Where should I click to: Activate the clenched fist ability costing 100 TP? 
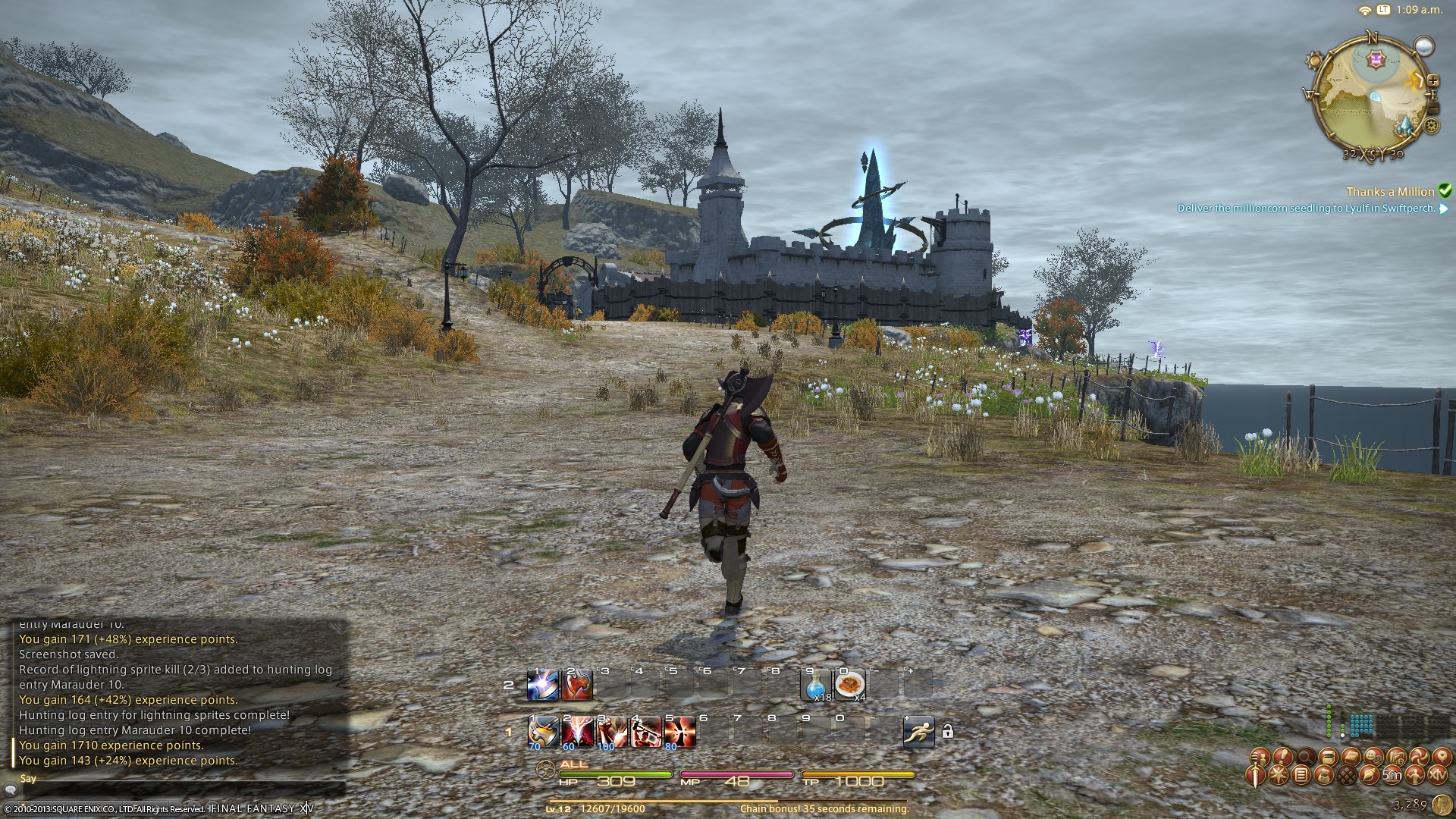click(x=611, y=731)
